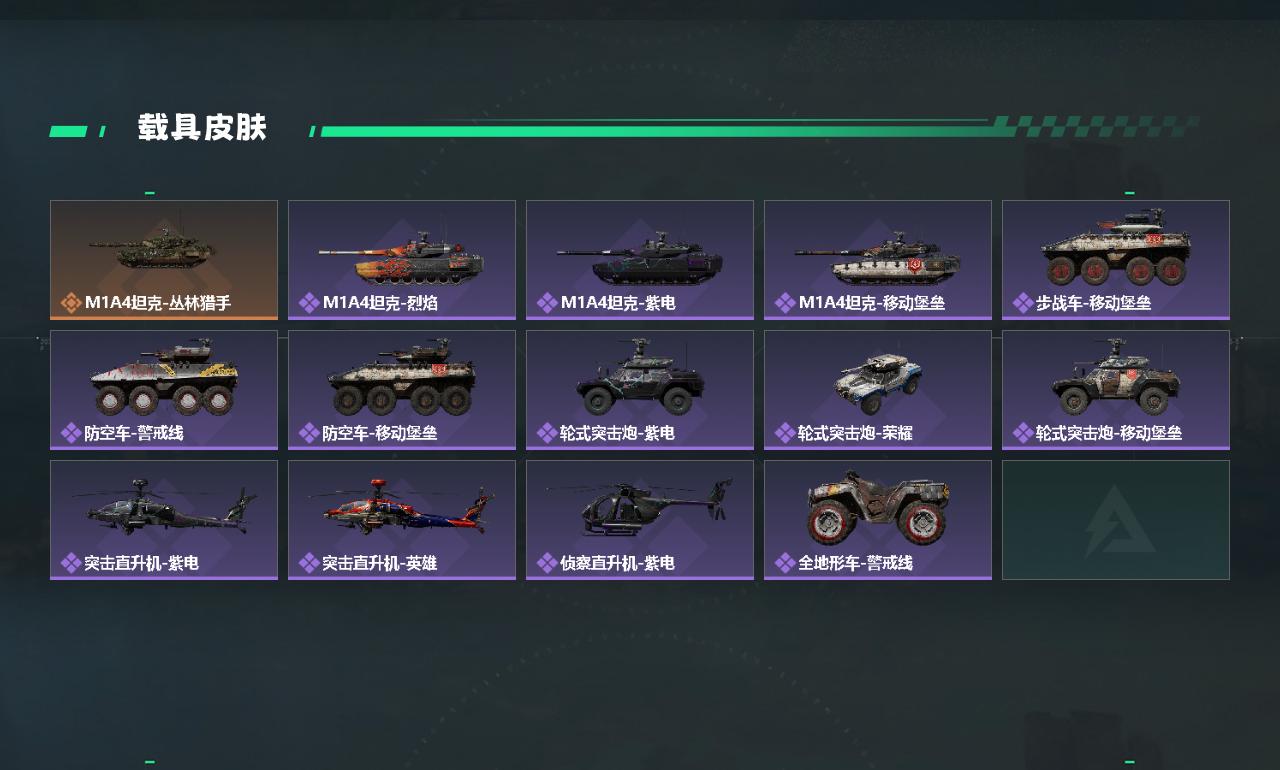Select the 步战车-移动堡垒 skin
The height and width of the screenshot is (770, 1280).
coord(1116,259)
